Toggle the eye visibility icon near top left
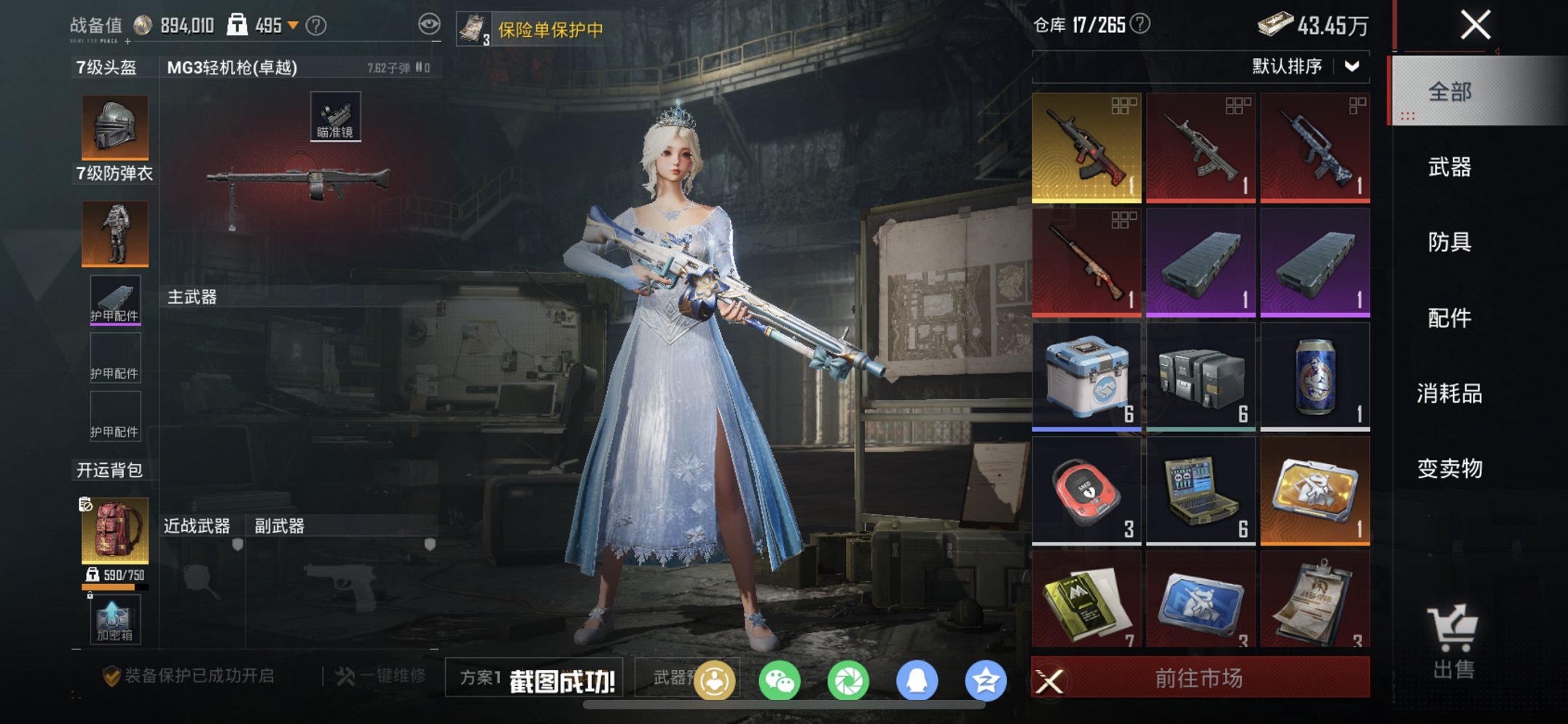The width and height of the screenshot is (1568, 724). (x=431, y=23)
